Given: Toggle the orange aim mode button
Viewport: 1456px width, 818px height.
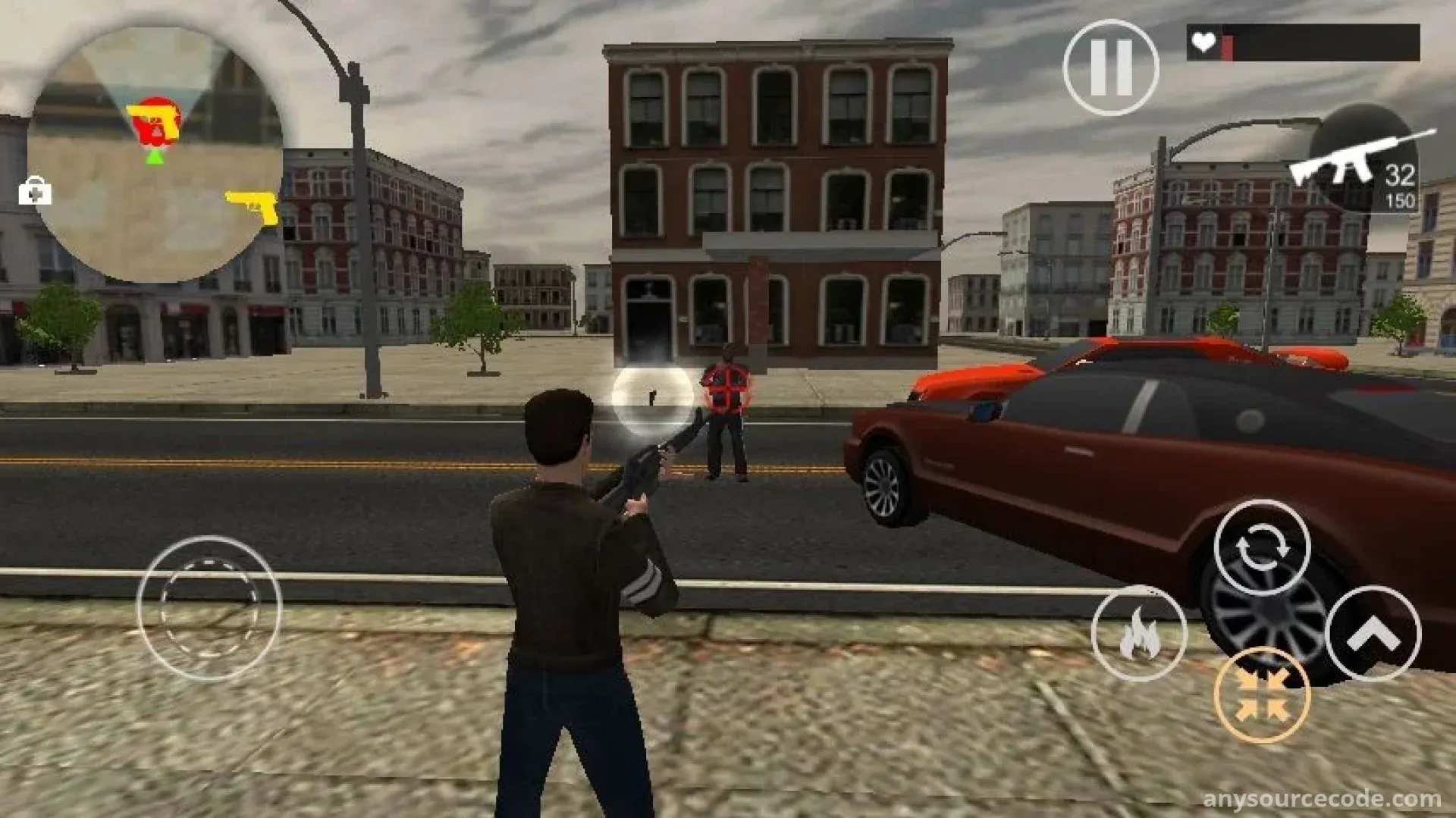Looking at the screenshot, I should [x=1262, y=695].
